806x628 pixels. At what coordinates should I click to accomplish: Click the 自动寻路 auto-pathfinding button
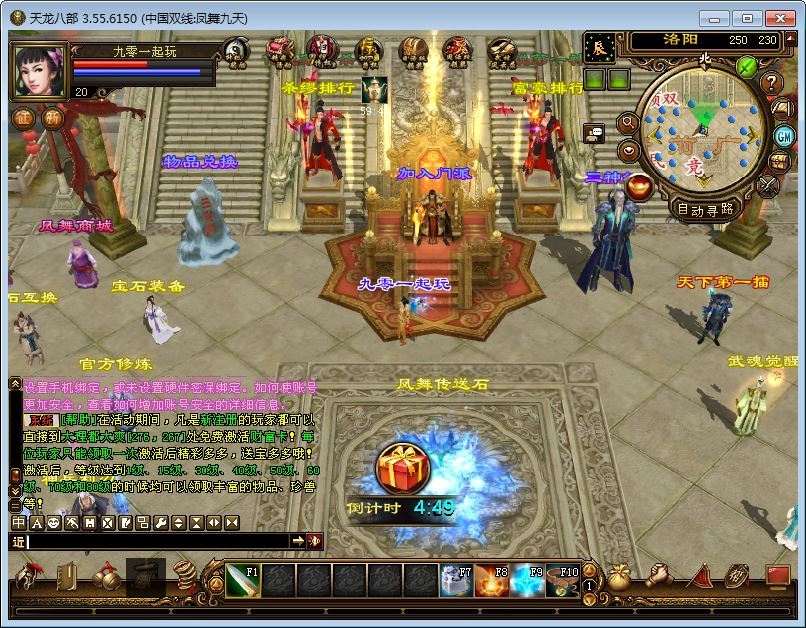(x=705, y=210)
